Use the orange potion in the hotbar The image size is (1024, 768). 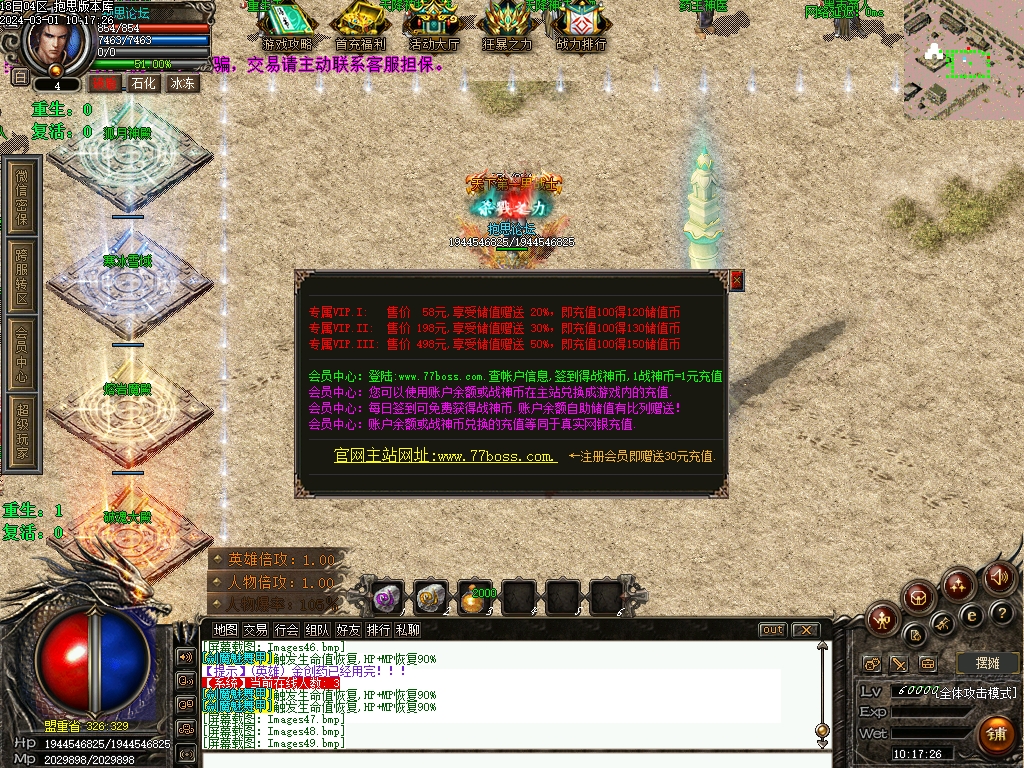(475, 599)
